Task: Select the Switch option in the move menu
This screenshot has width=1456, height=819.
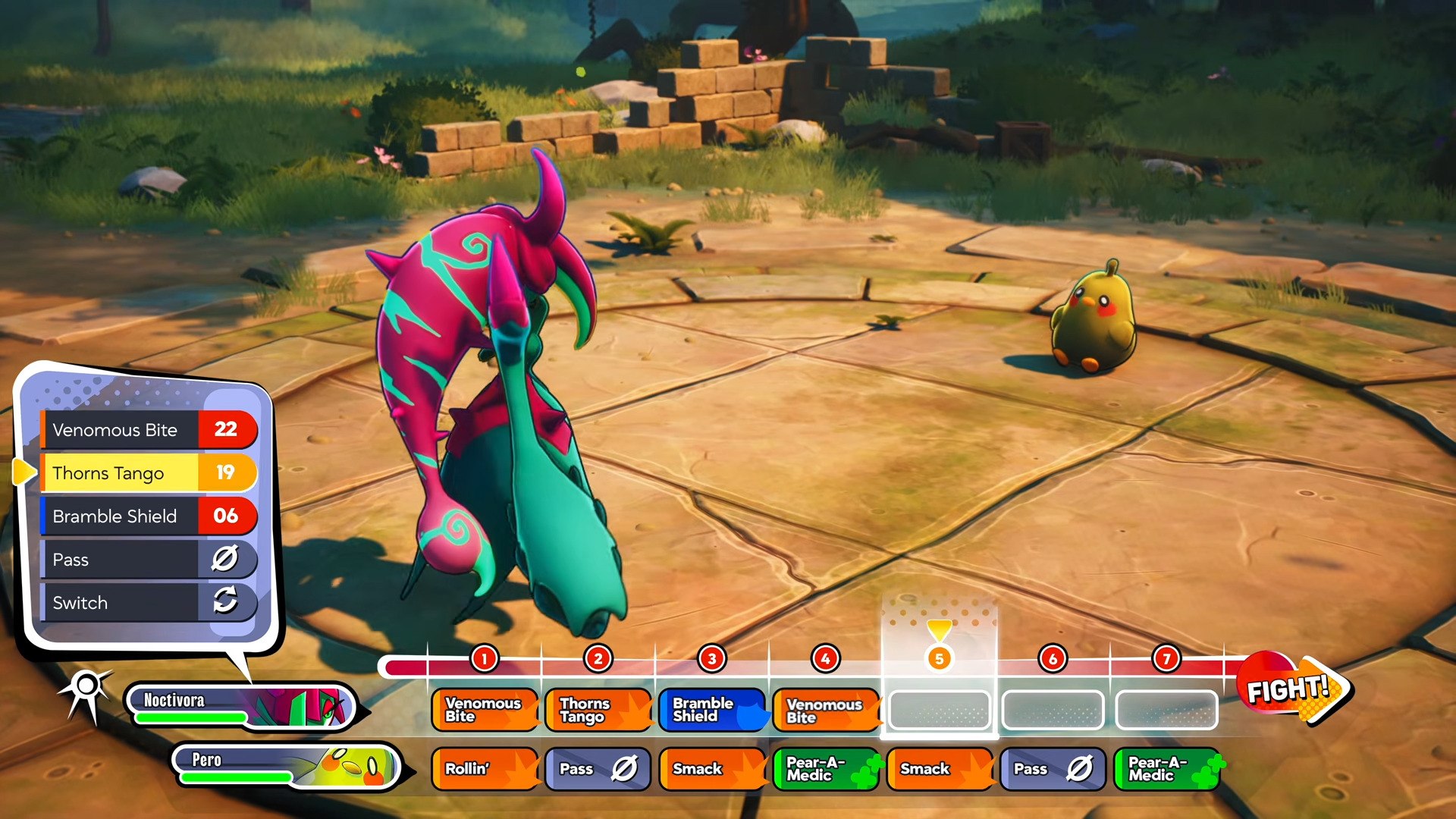Action: (x=148, y=603)
